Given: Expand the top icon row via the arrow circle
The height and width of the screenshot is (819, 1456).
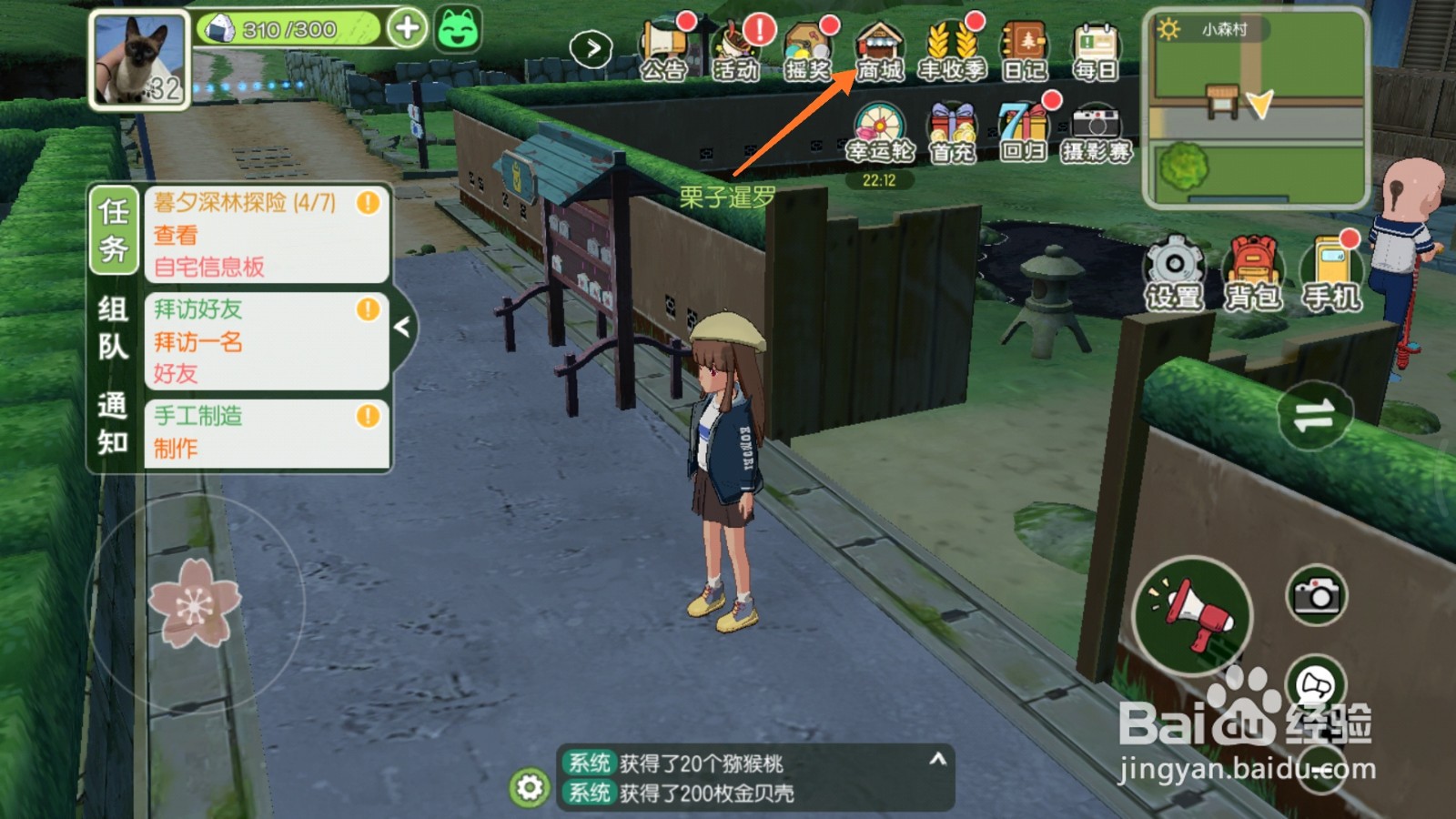Looking at the screenshot, I should pos(592,47).
